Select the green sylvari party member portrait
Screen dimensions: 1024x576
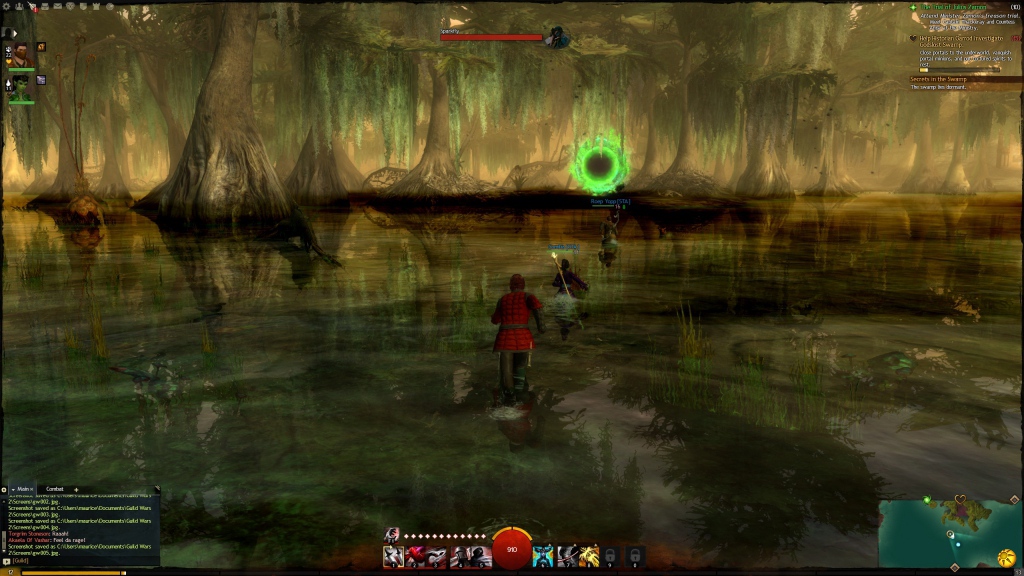click(21, 86)
